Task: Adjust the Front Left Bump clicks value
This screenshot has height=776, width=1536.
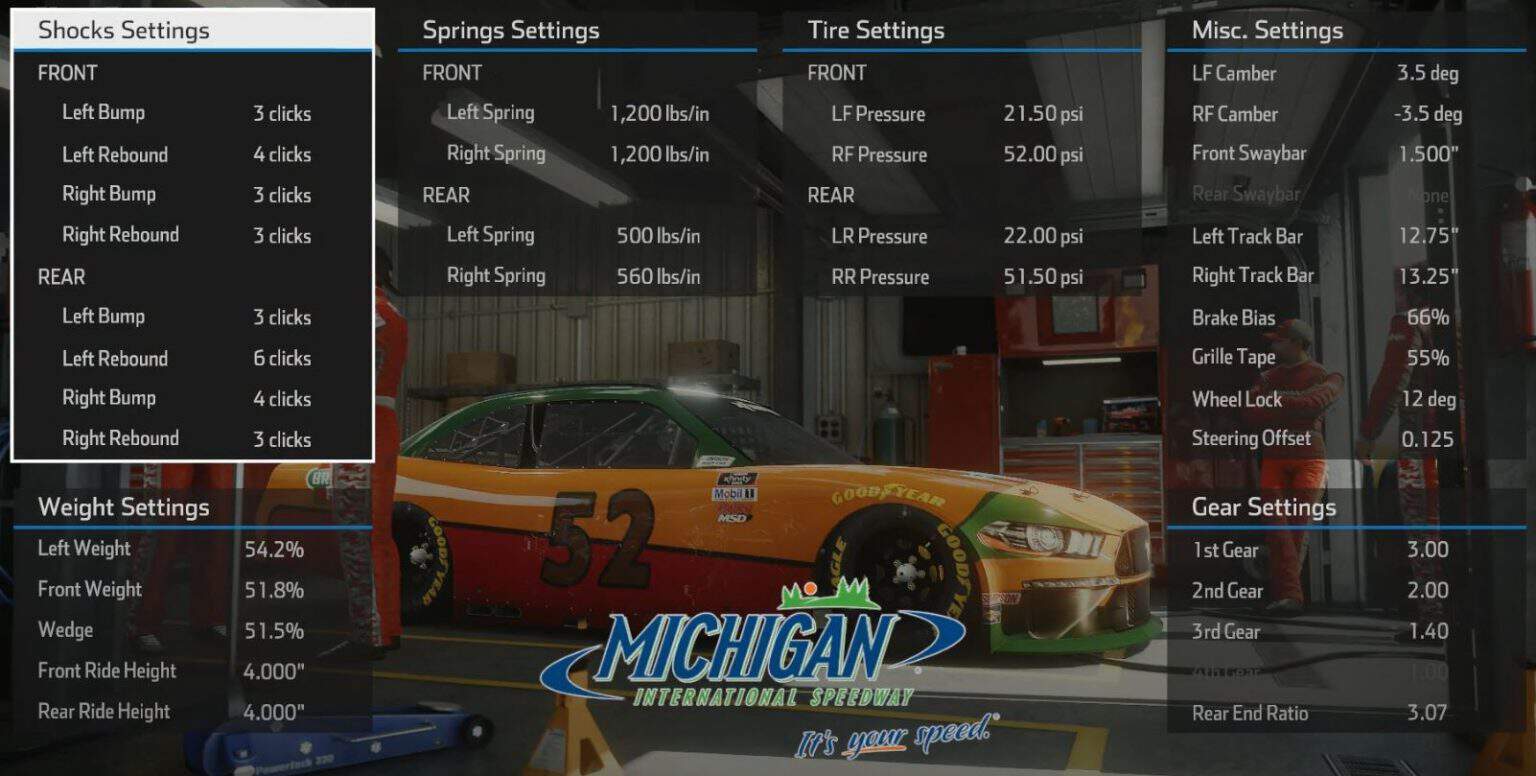Action: 280,113
